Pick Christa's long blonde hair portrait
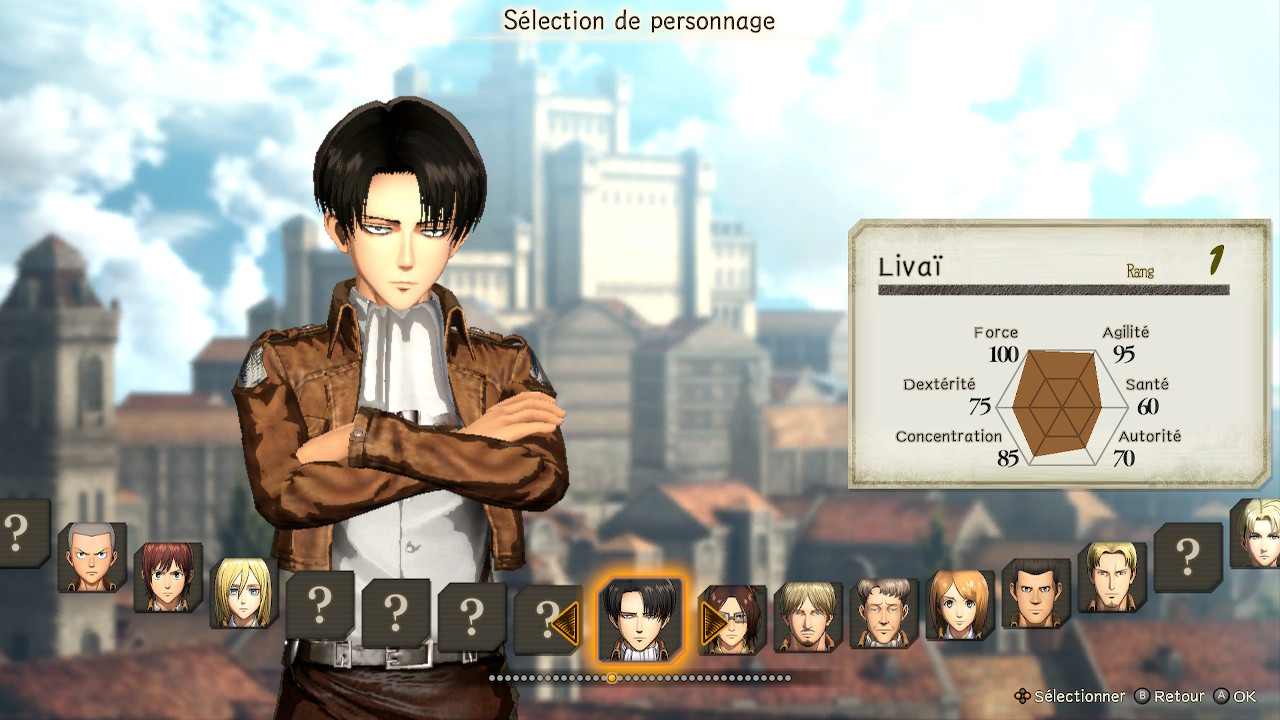 coord(244,593)
